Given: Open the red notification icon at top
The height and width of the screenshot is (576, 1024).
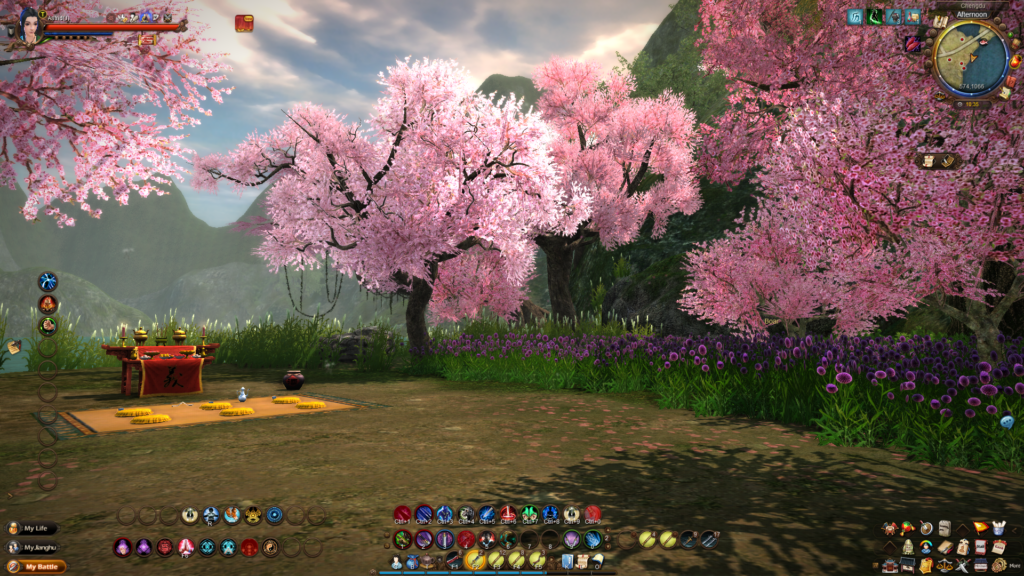Looking at the screenshot, I should (244, 23).
